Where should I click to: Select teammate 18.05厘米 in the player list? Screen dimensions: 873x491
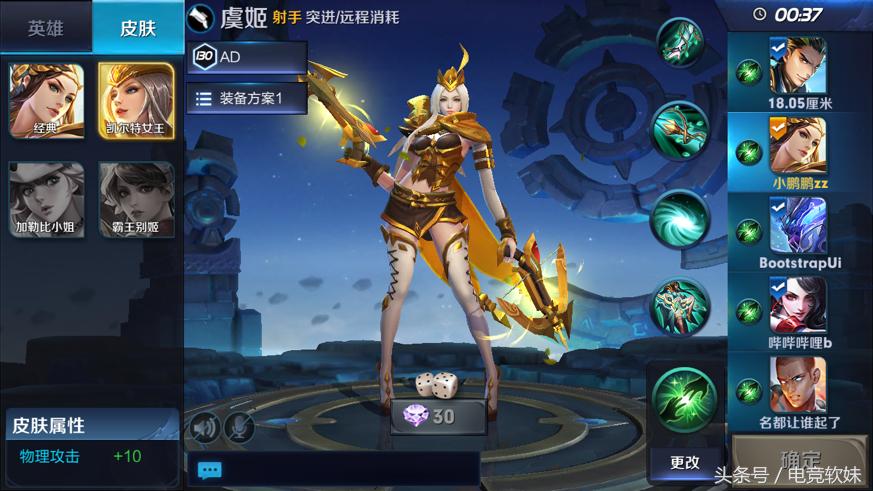click(798, 72)
